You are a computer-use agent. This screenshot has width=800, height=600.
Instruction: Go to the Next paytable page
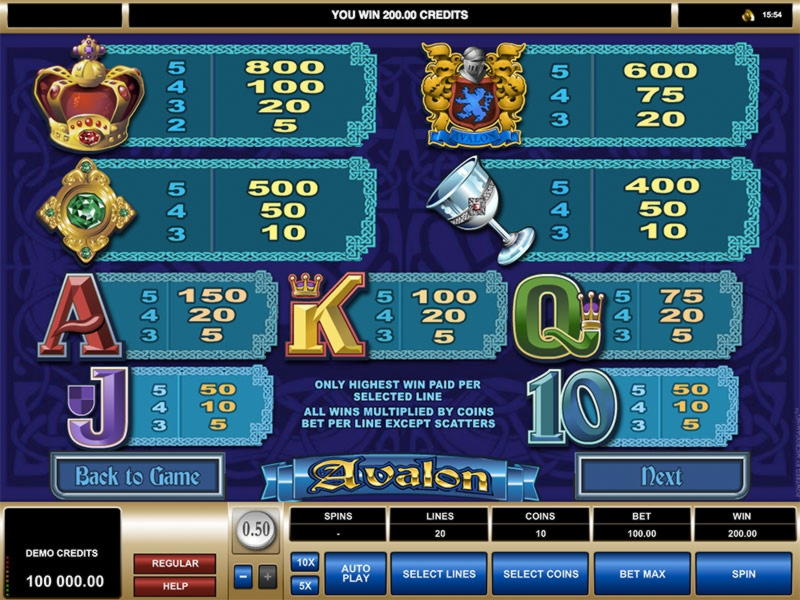[661, 476]
